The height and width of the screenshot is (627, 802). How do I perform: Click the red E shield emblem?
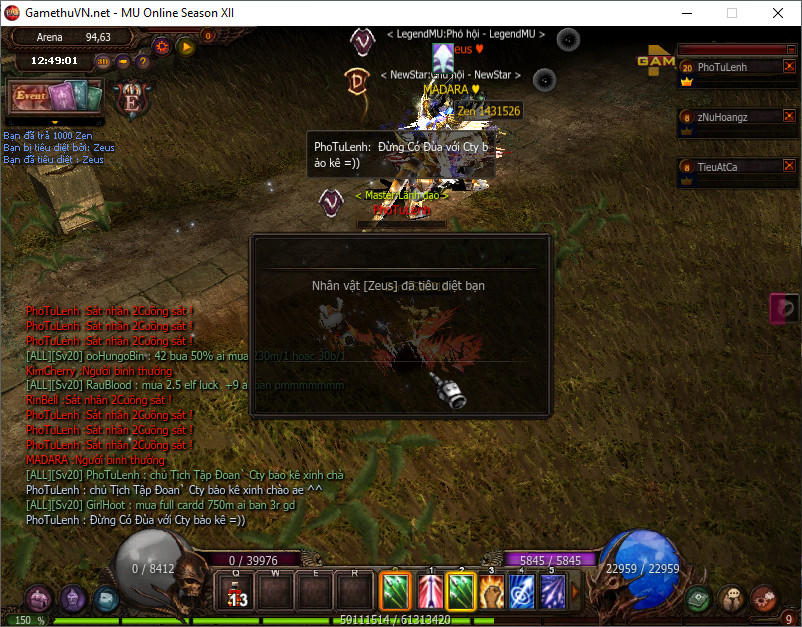pos(131,98)
